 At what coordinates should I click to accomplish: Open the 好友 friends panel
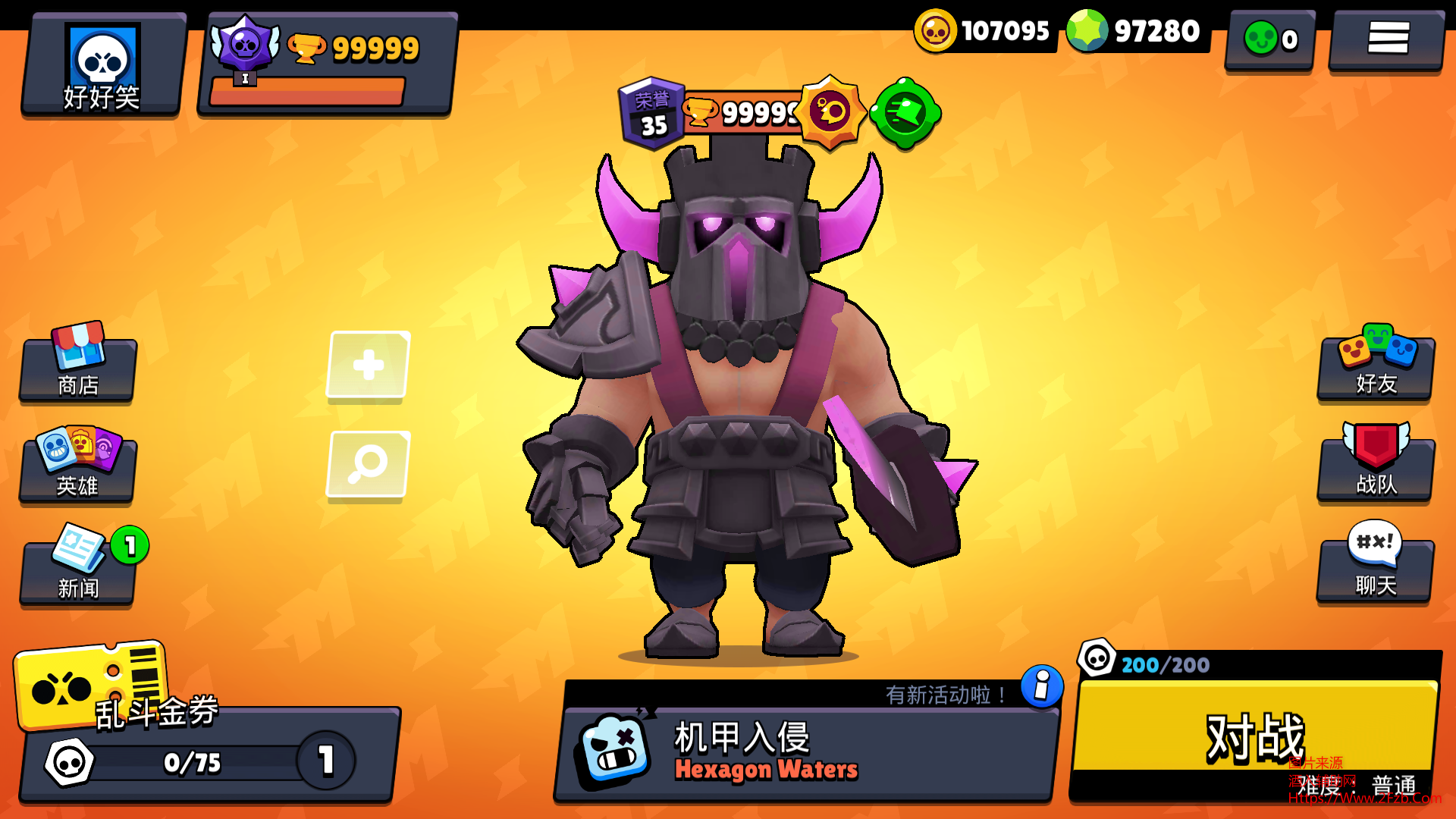[x=1375, y=368]
